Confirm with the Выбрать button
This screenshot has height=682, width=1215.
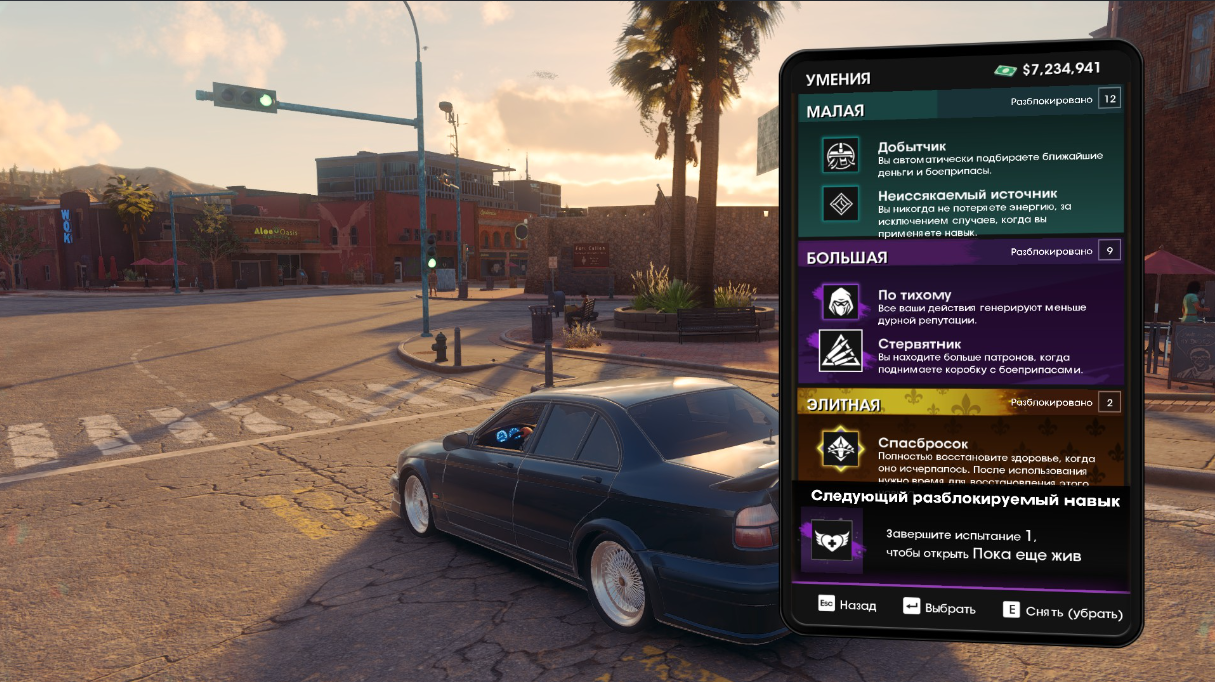(939, 607)
